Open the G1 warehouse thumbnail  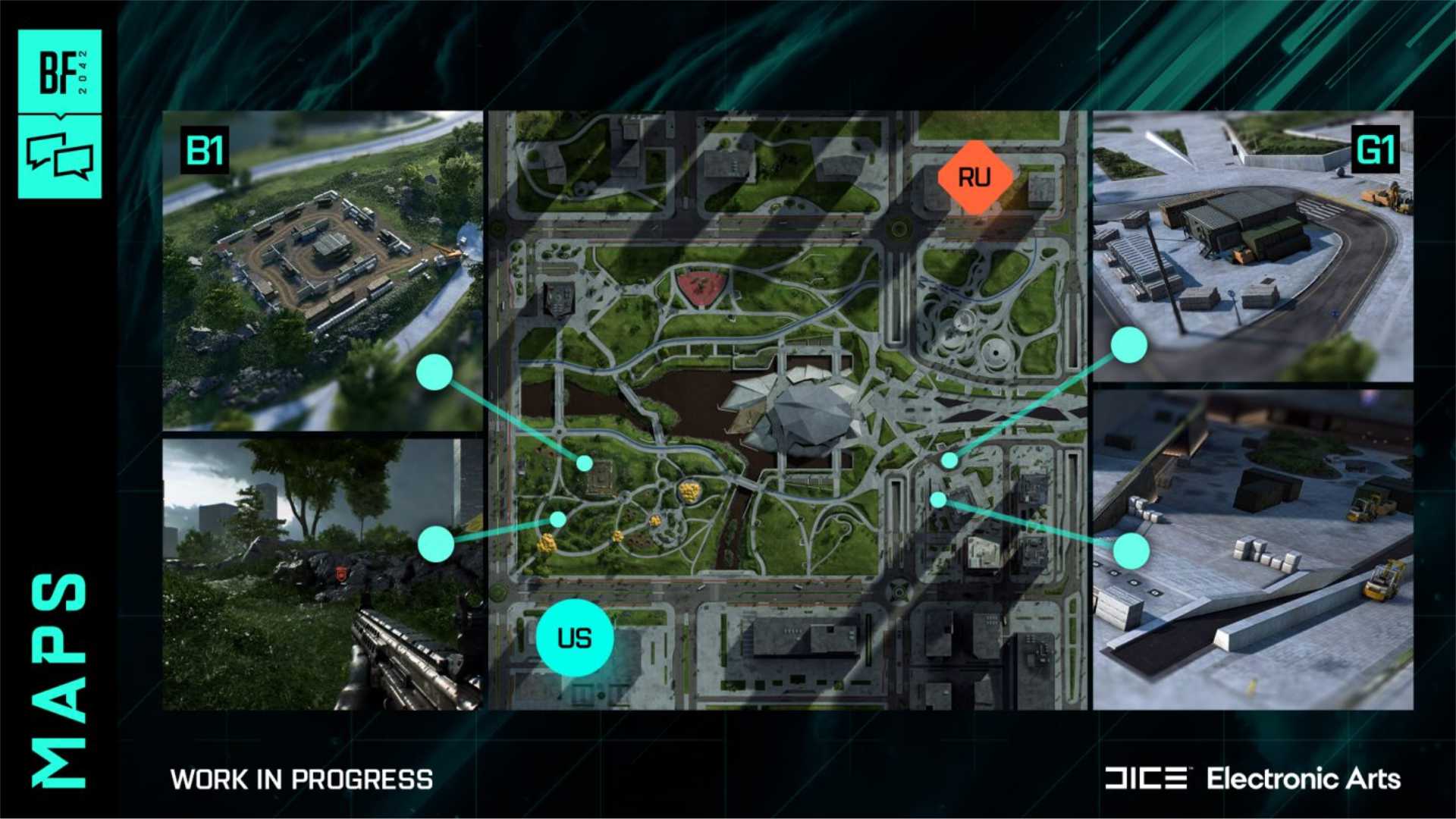[1252, 246]
